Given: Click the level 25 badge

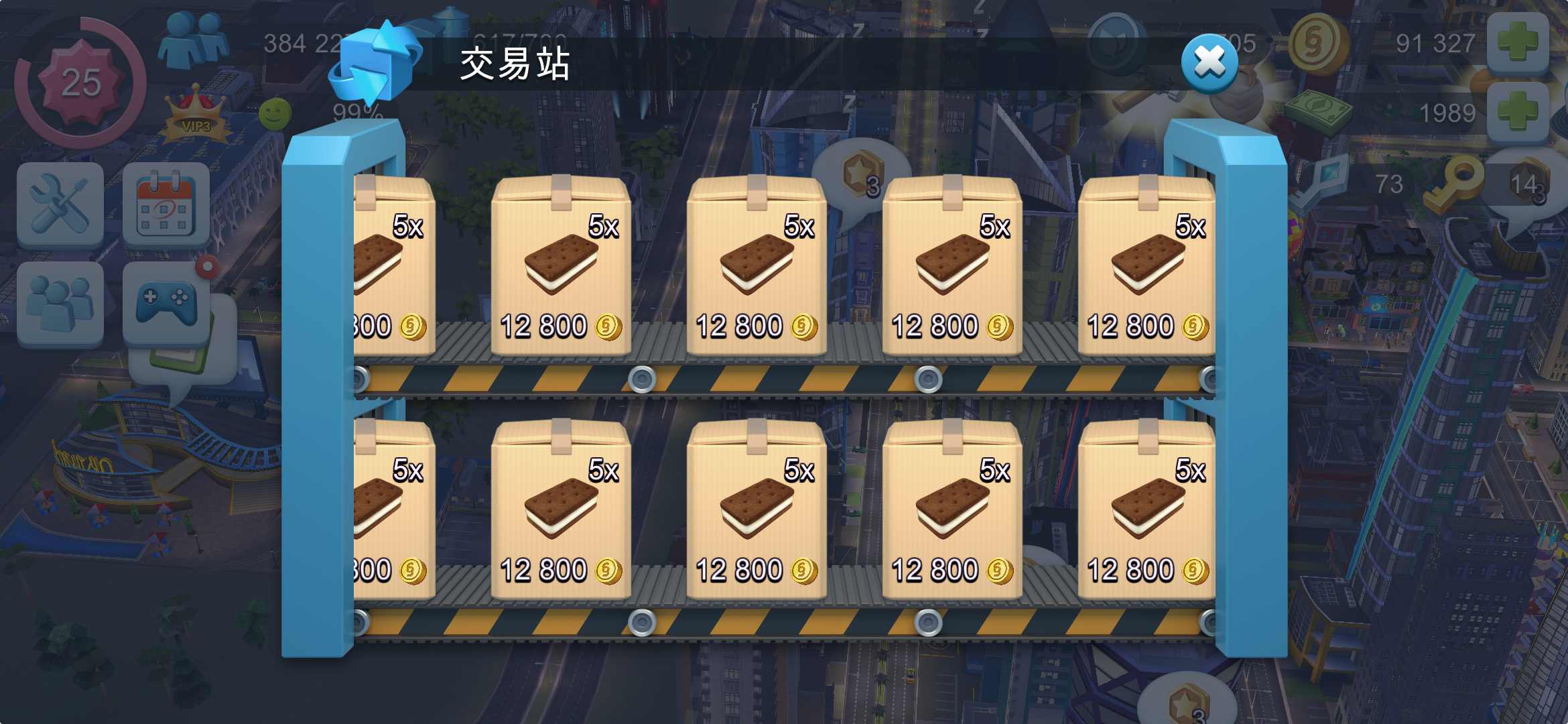Looking at the screenshot, I should tap(80, 80).
